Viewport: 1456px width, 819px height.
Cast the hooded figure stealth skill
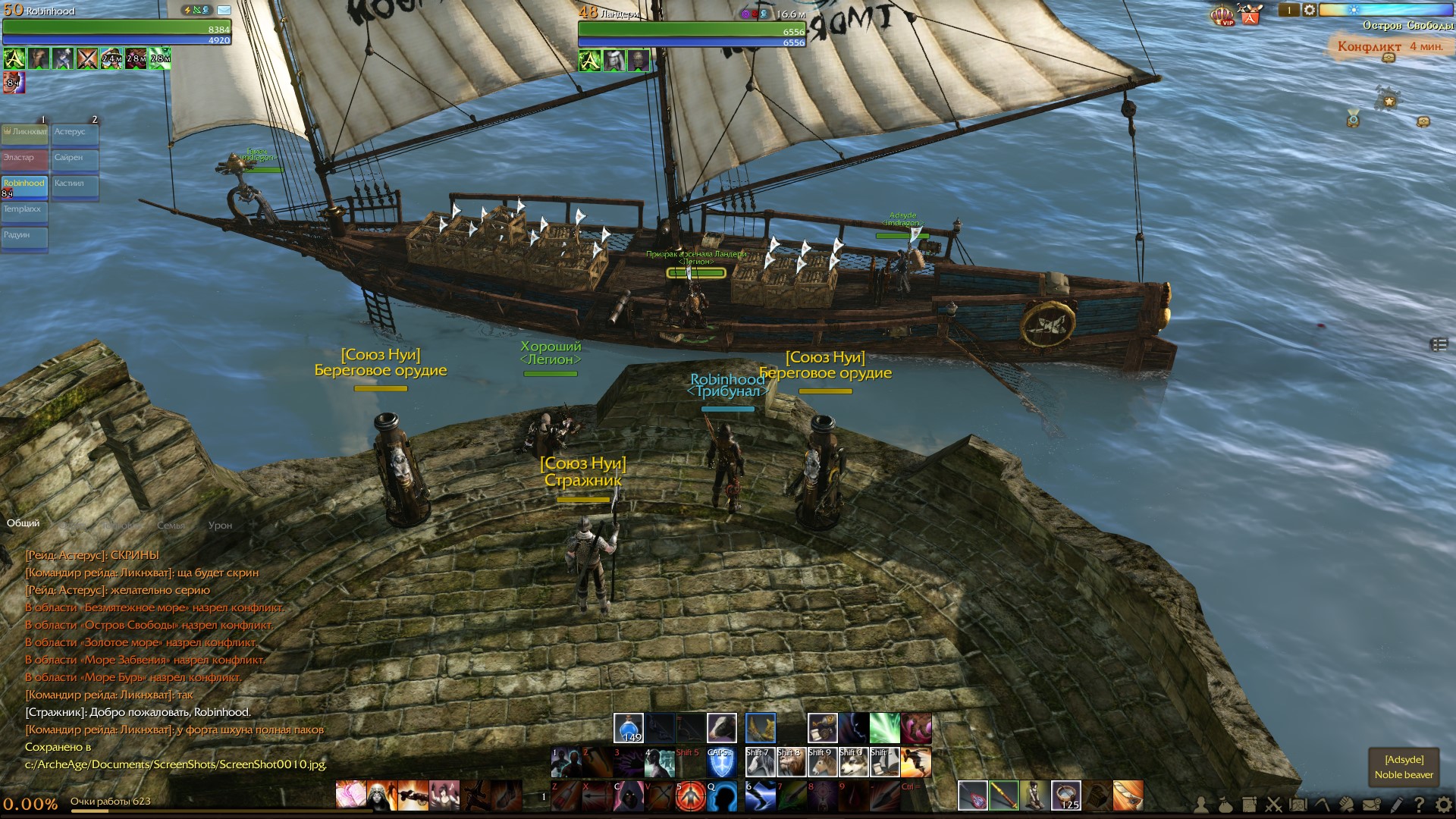629,796
